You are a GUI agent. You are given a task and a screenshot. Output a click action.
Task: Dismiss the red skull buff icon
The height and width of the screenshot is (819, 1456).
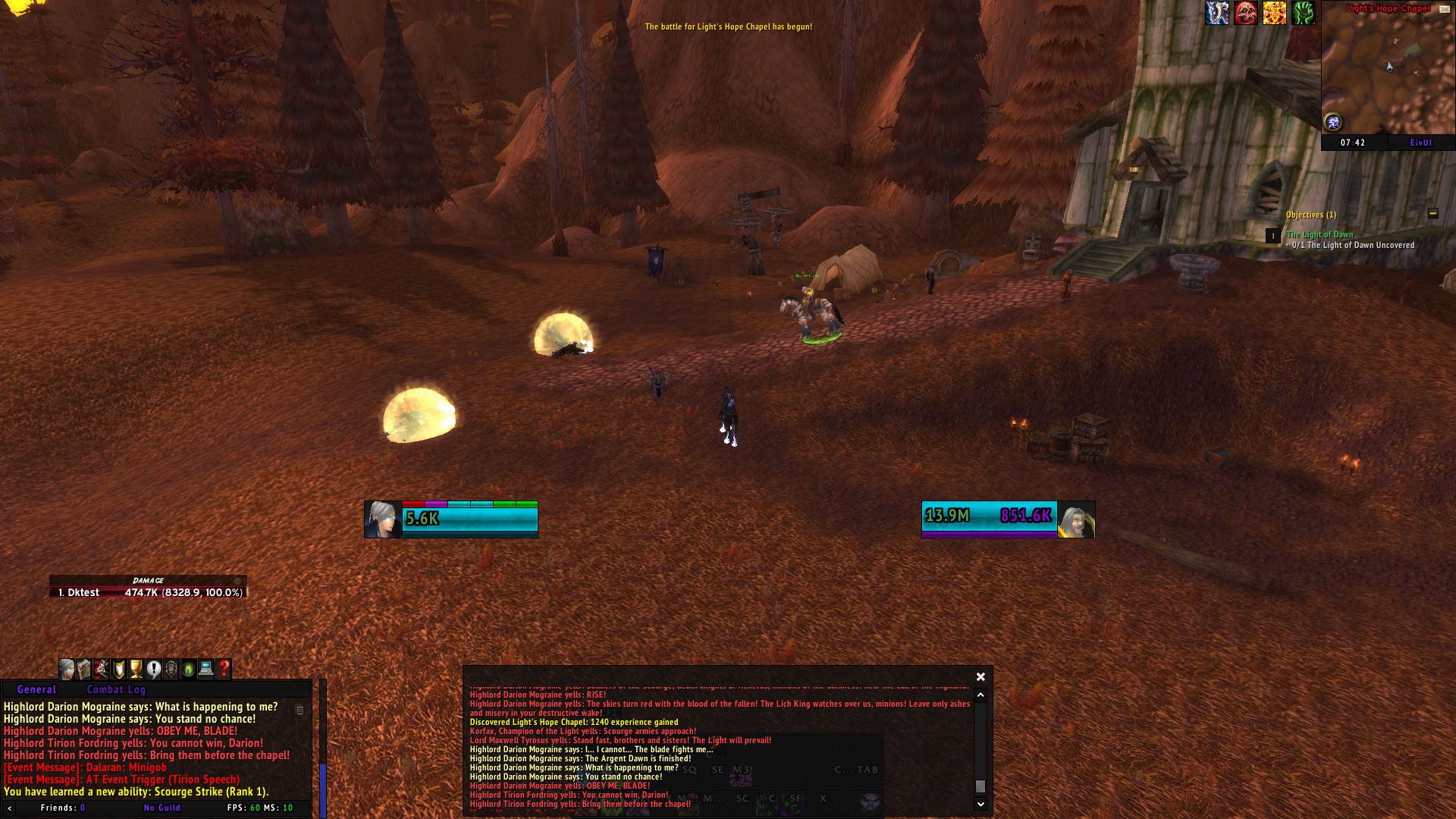[x=1245, y=13]
